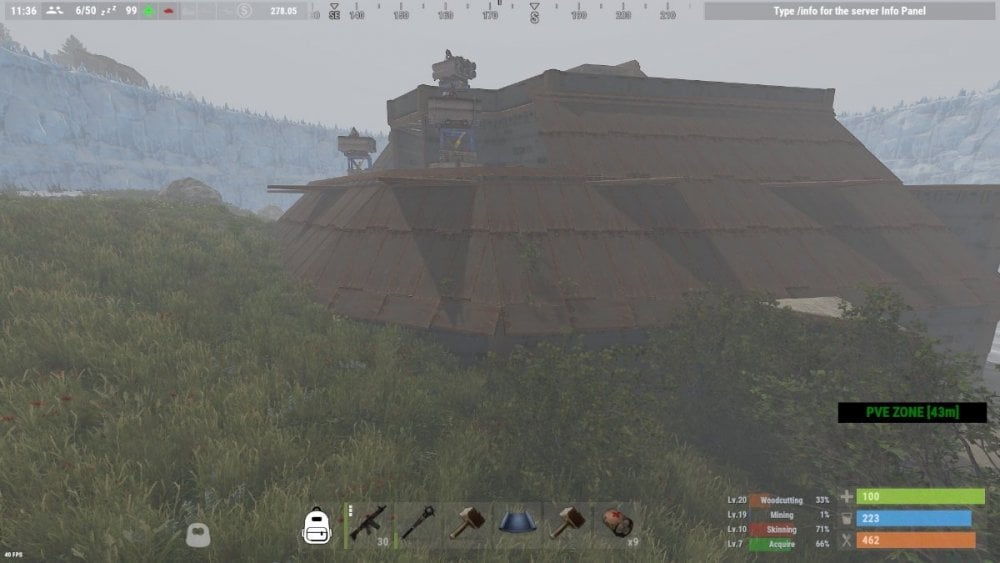Select the blue building plan slot
This screenshot has width=1000, height=563.
516,524
